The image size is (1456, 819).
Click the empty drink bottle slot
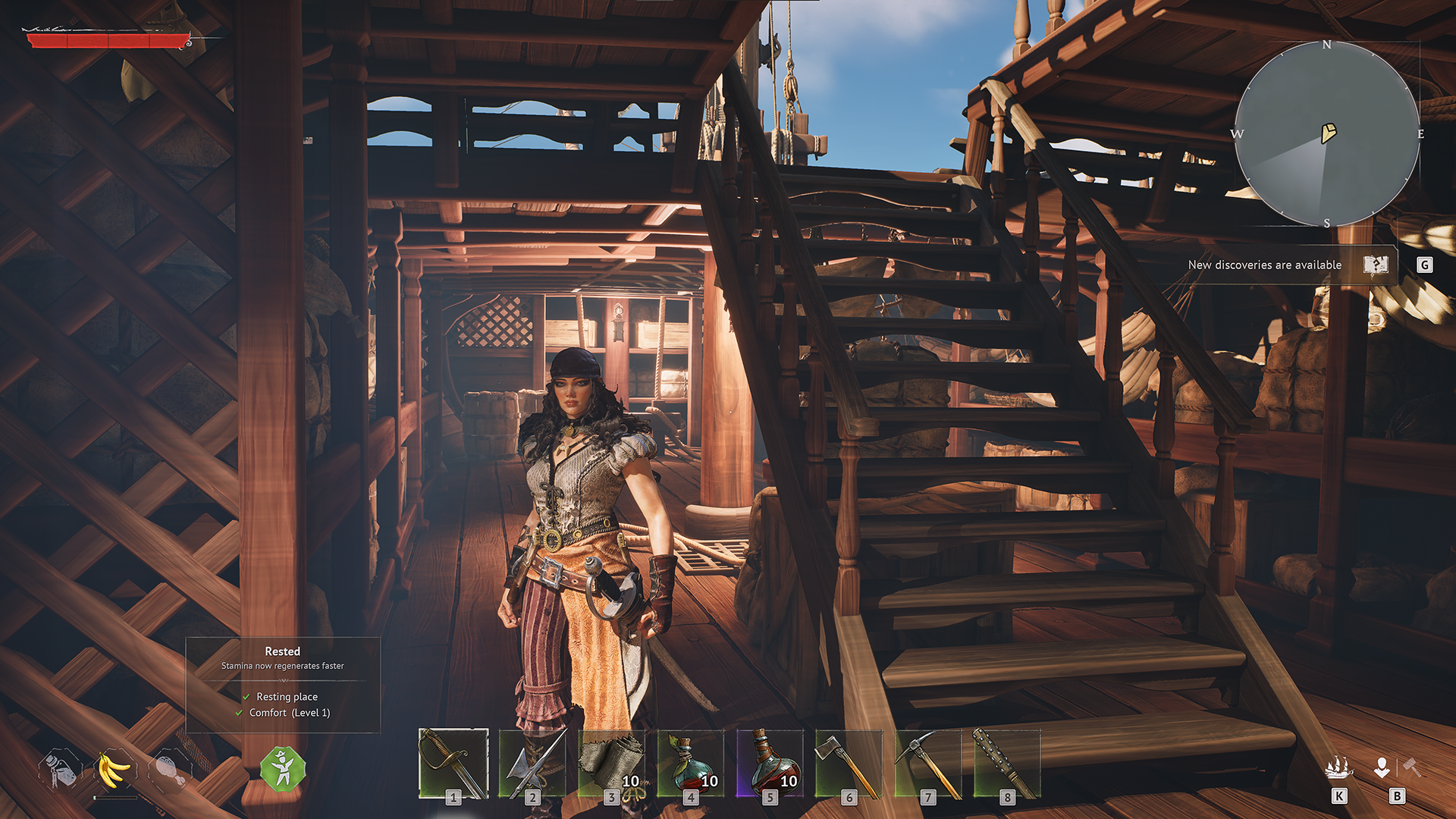tap(60, 770)
